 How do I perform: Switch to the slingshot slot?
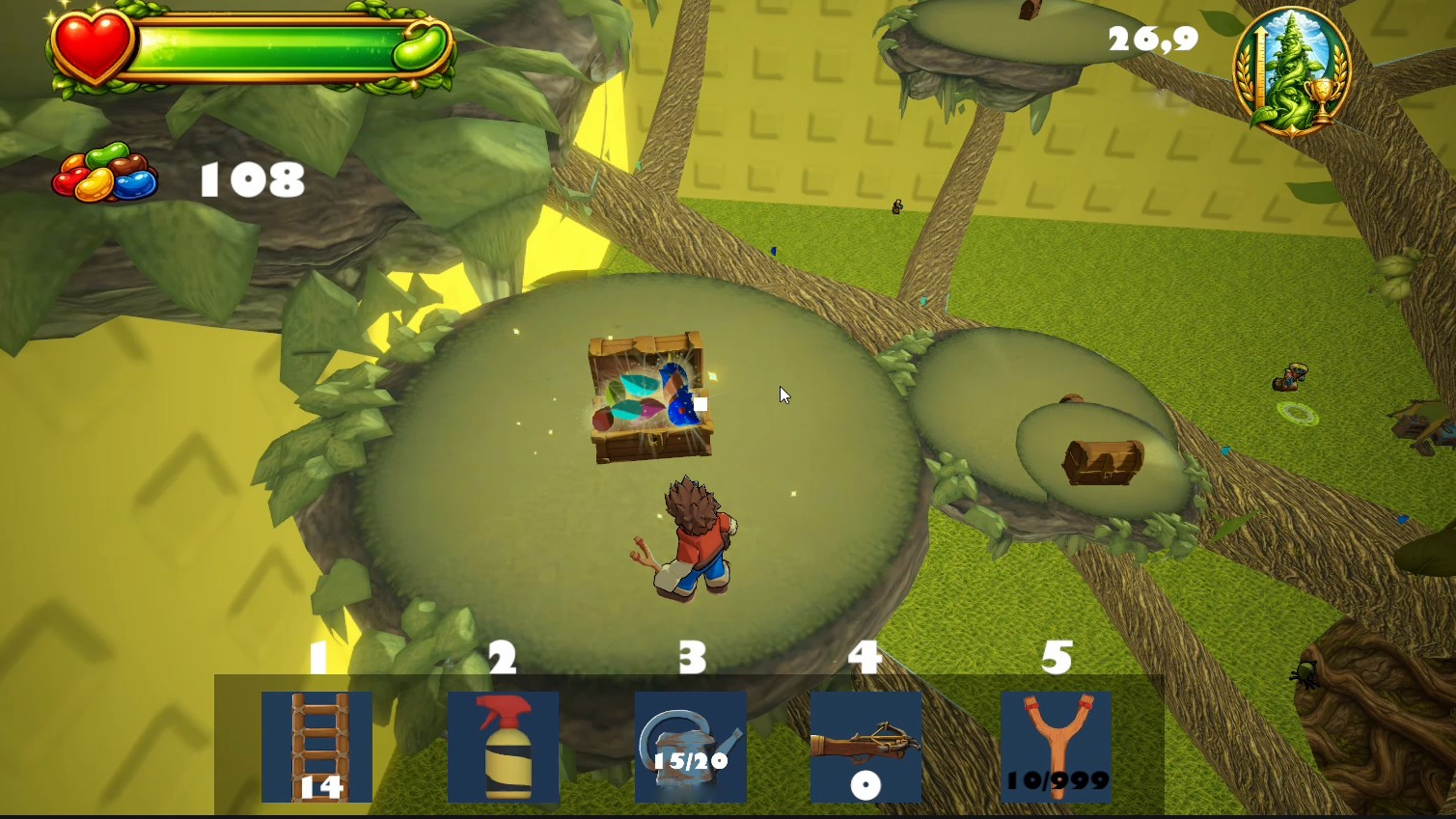point(1056,747)
